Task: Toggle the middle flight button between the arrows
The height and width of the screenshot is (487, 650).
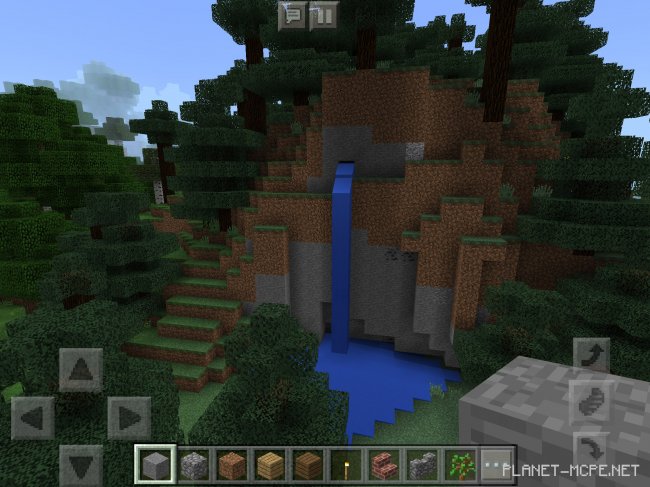Action: 589,402
